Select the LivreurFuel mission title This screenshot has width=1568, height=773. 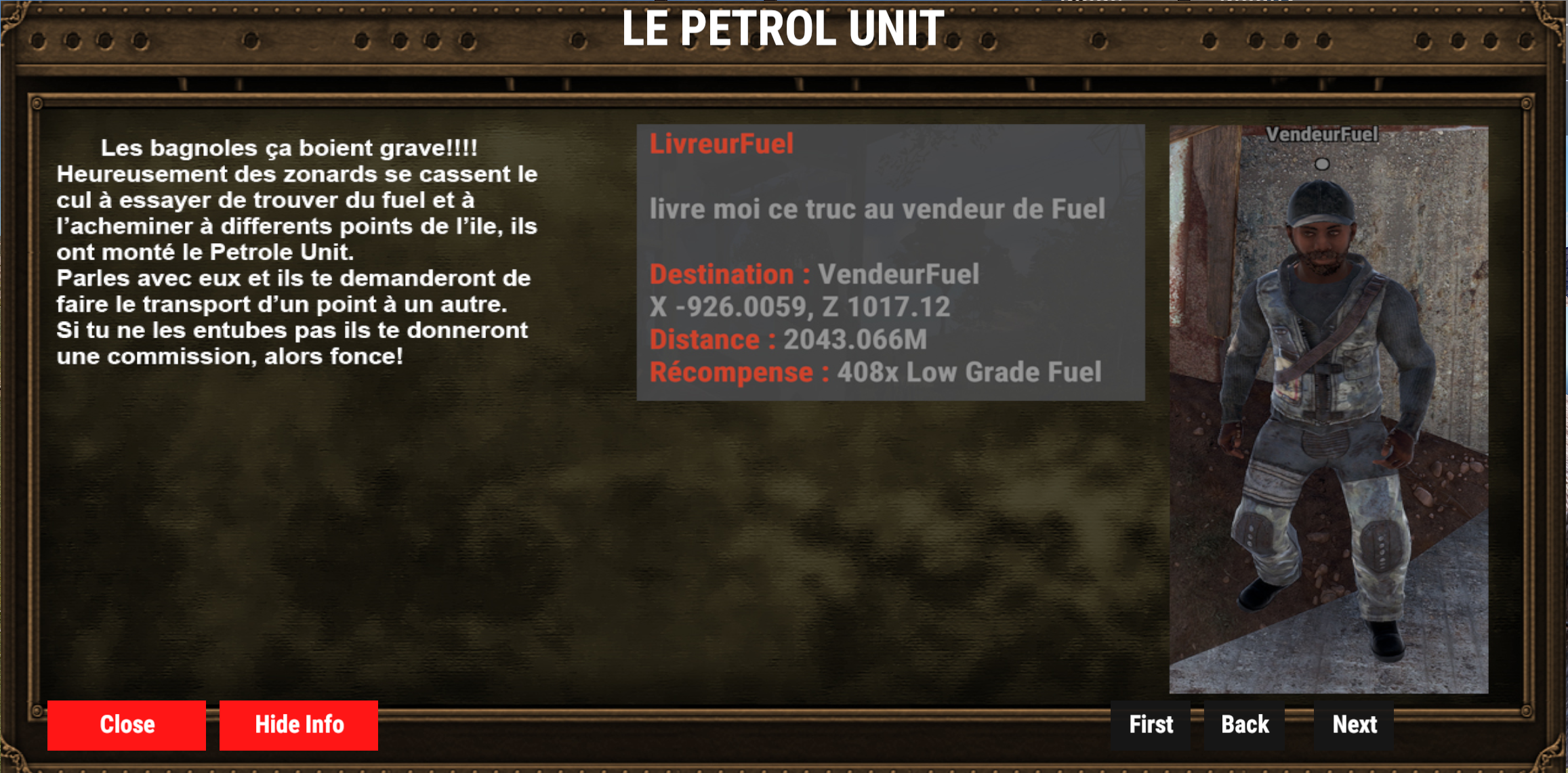(722, 145)
